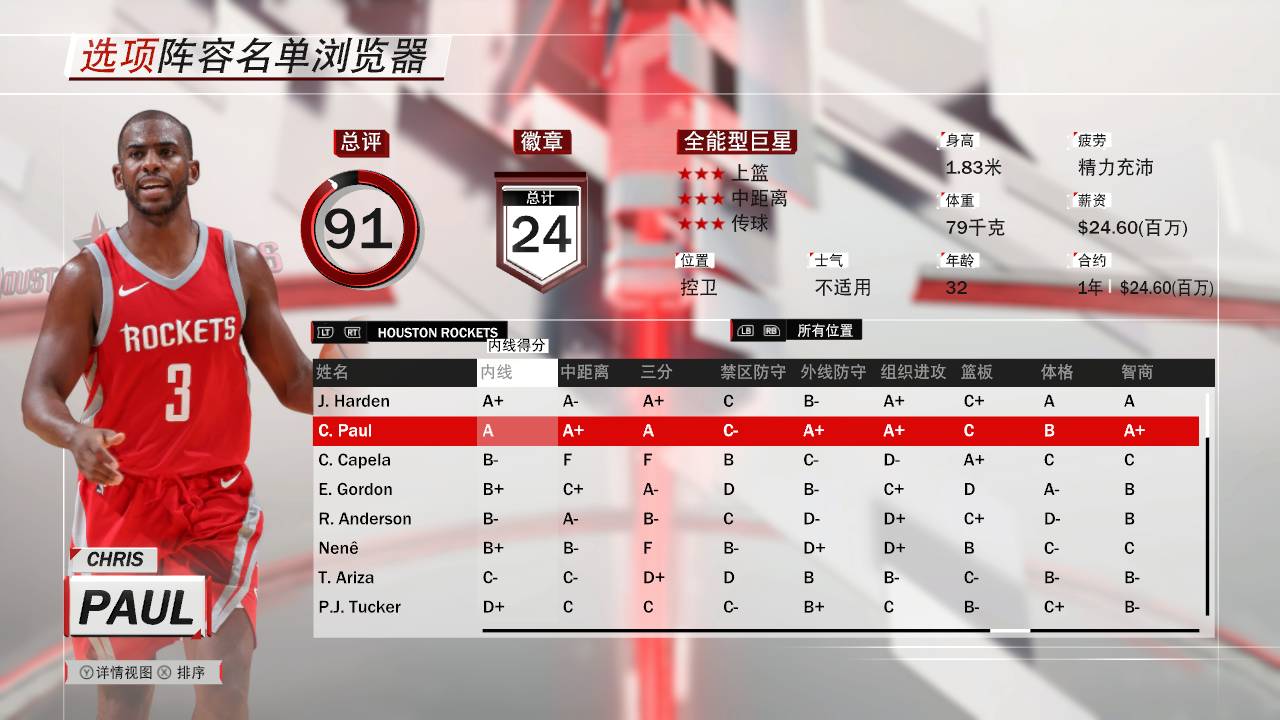Switch to the 中距离 column tab
Screen dimensions: 1280x720
586,371
